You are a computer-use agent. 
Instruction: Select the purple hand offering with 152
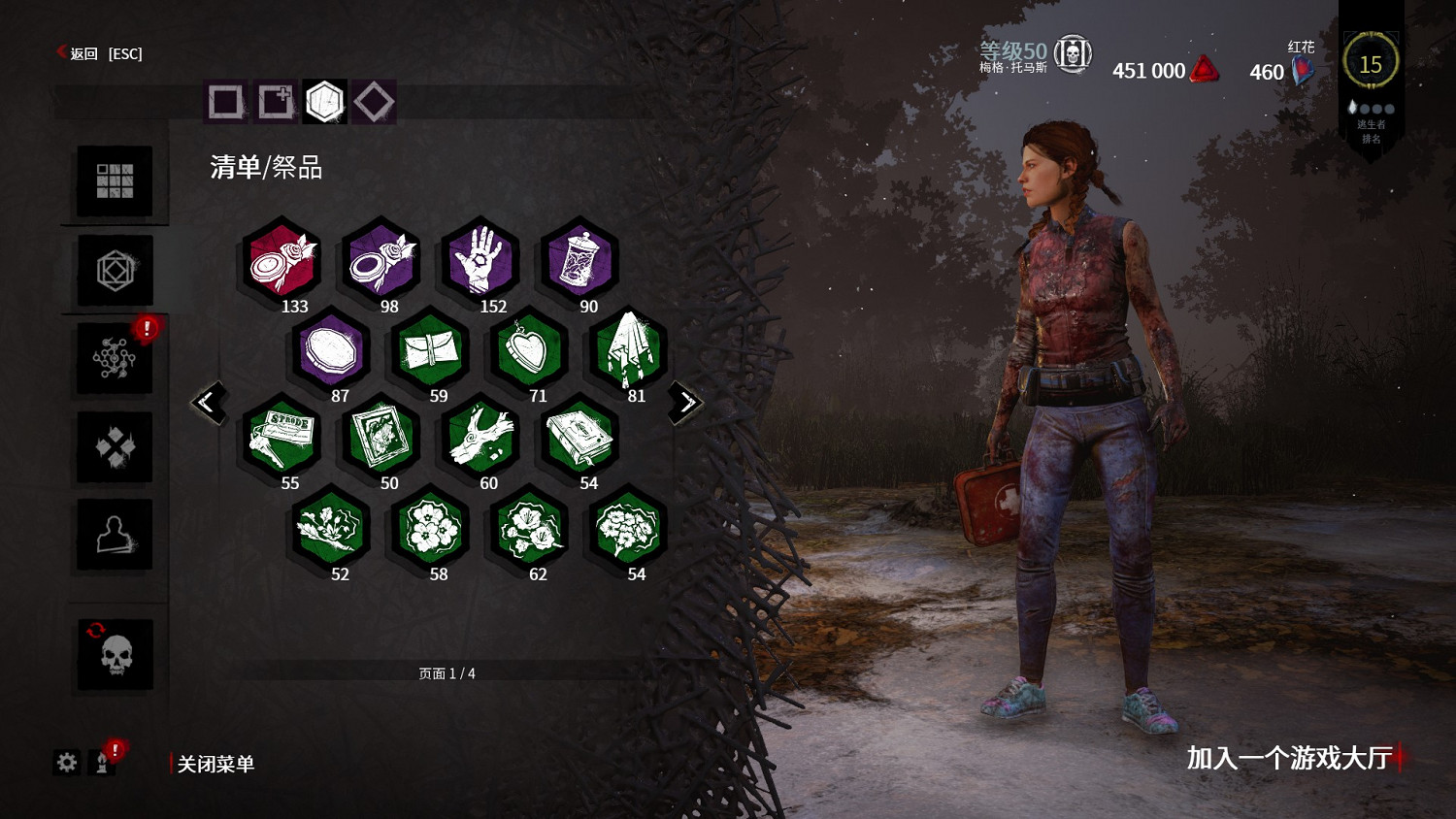(x=480, y=260)
